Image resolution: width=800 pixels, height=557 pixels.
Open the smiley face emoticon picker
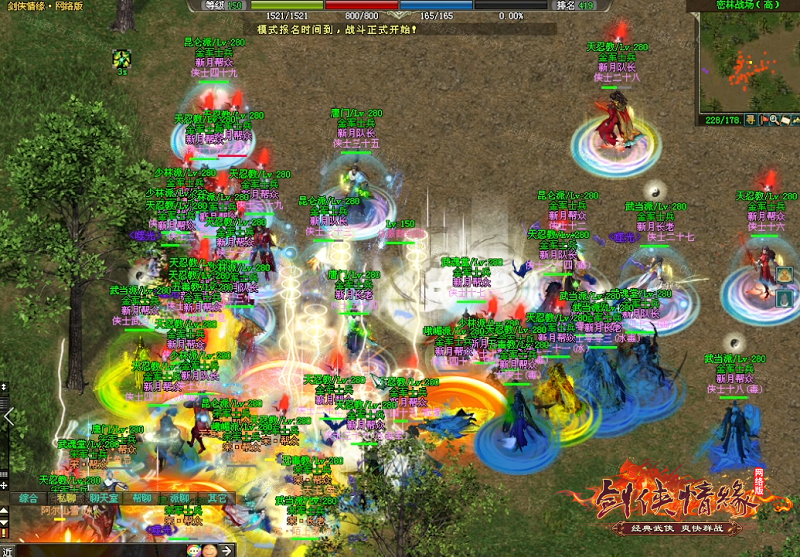click(209, 550)
